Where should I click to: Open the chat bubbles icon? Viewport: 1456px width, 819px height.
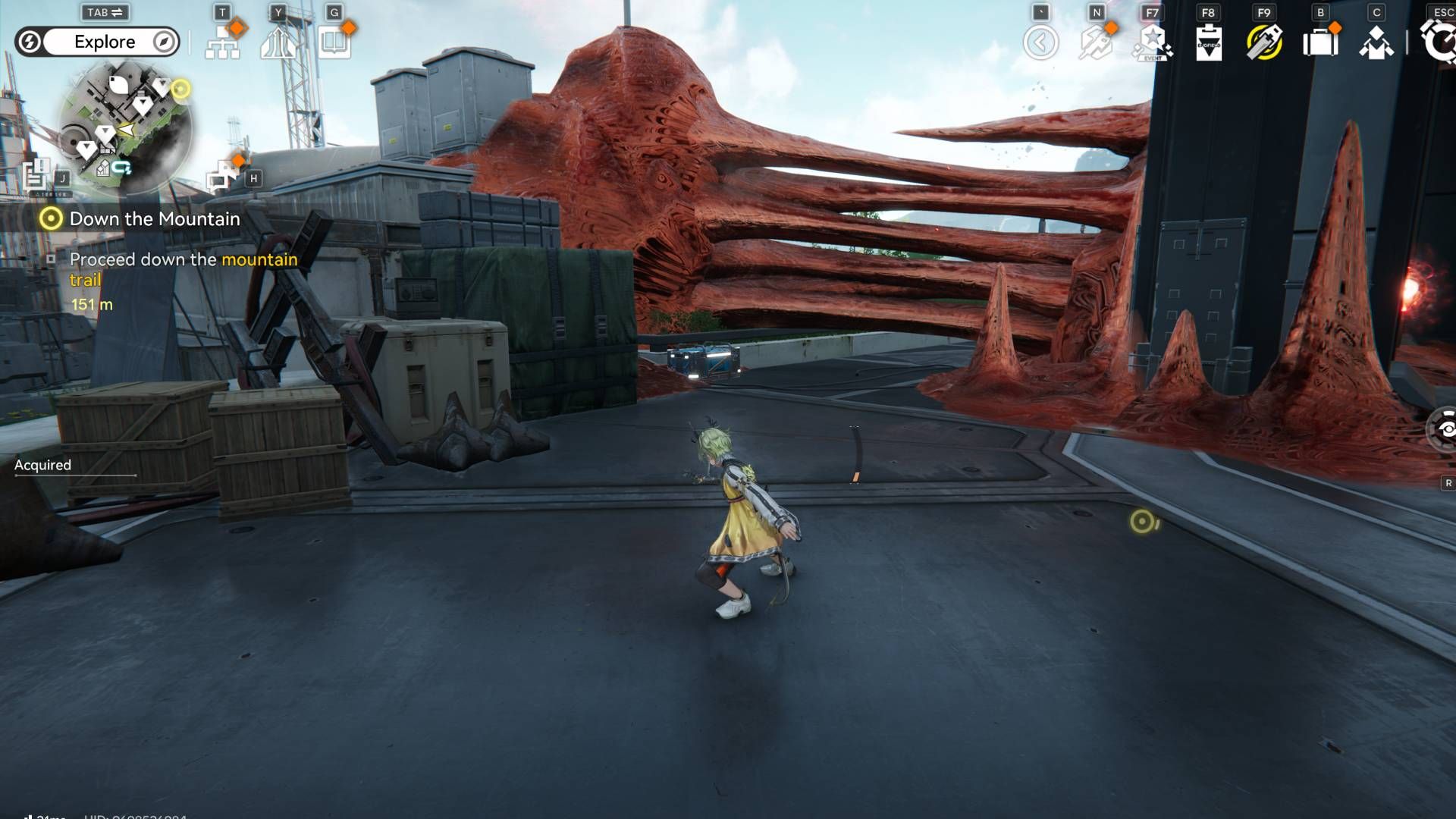tap(221, 177)
